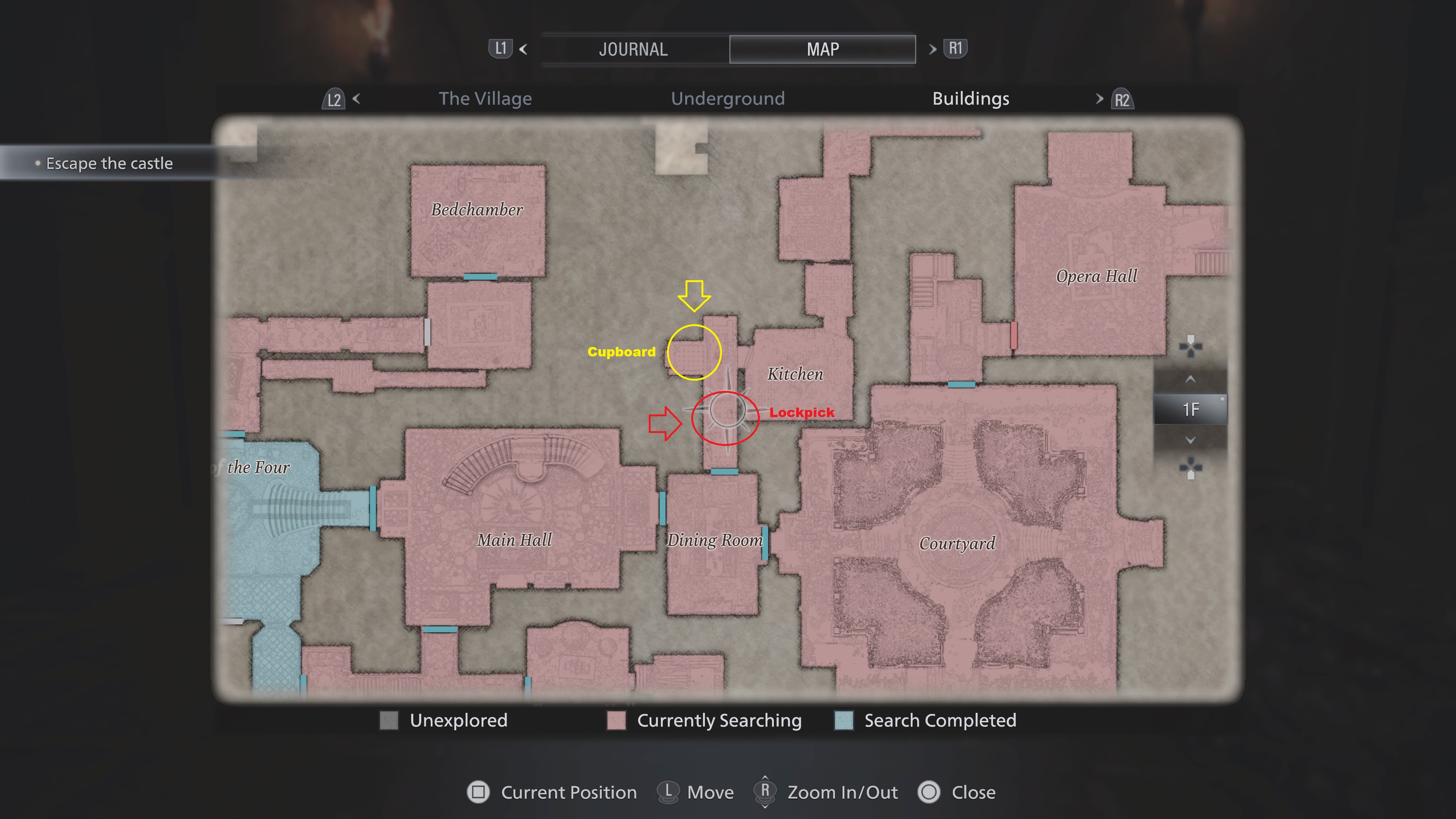
Task: Click the Unexplored legend square
Action: [391, 721]
